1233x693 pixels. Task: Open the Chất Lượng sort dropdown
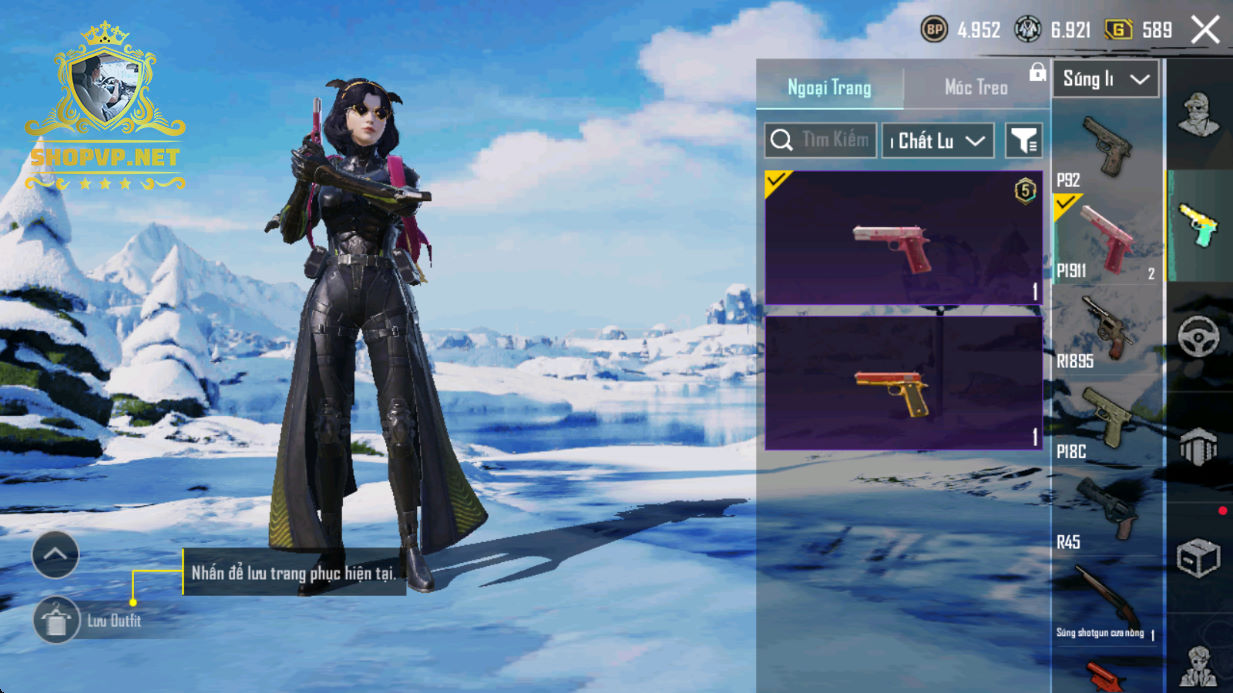[x=937, y=141]
